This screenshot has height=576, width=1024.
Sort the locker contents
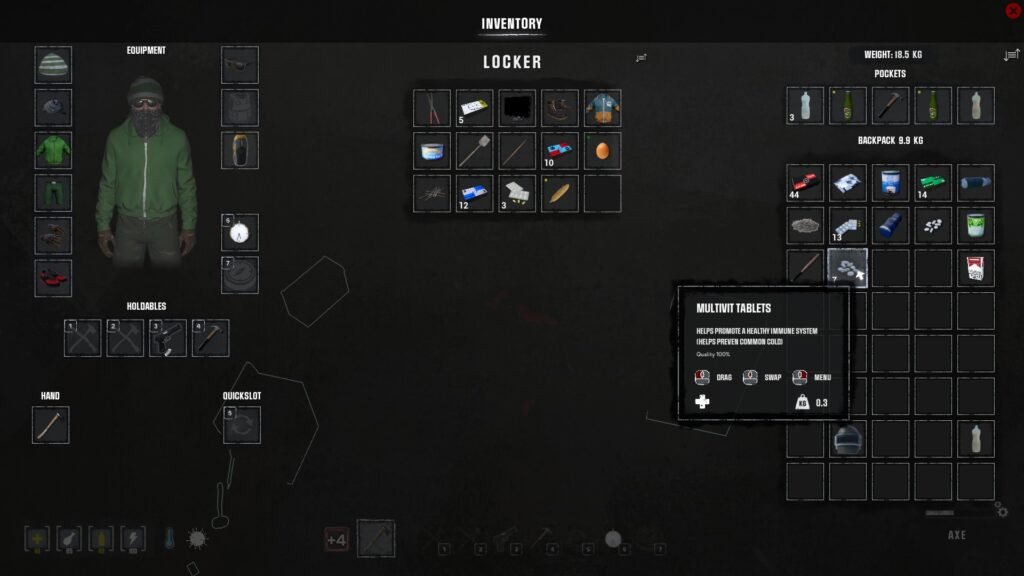tap(641, 58)
